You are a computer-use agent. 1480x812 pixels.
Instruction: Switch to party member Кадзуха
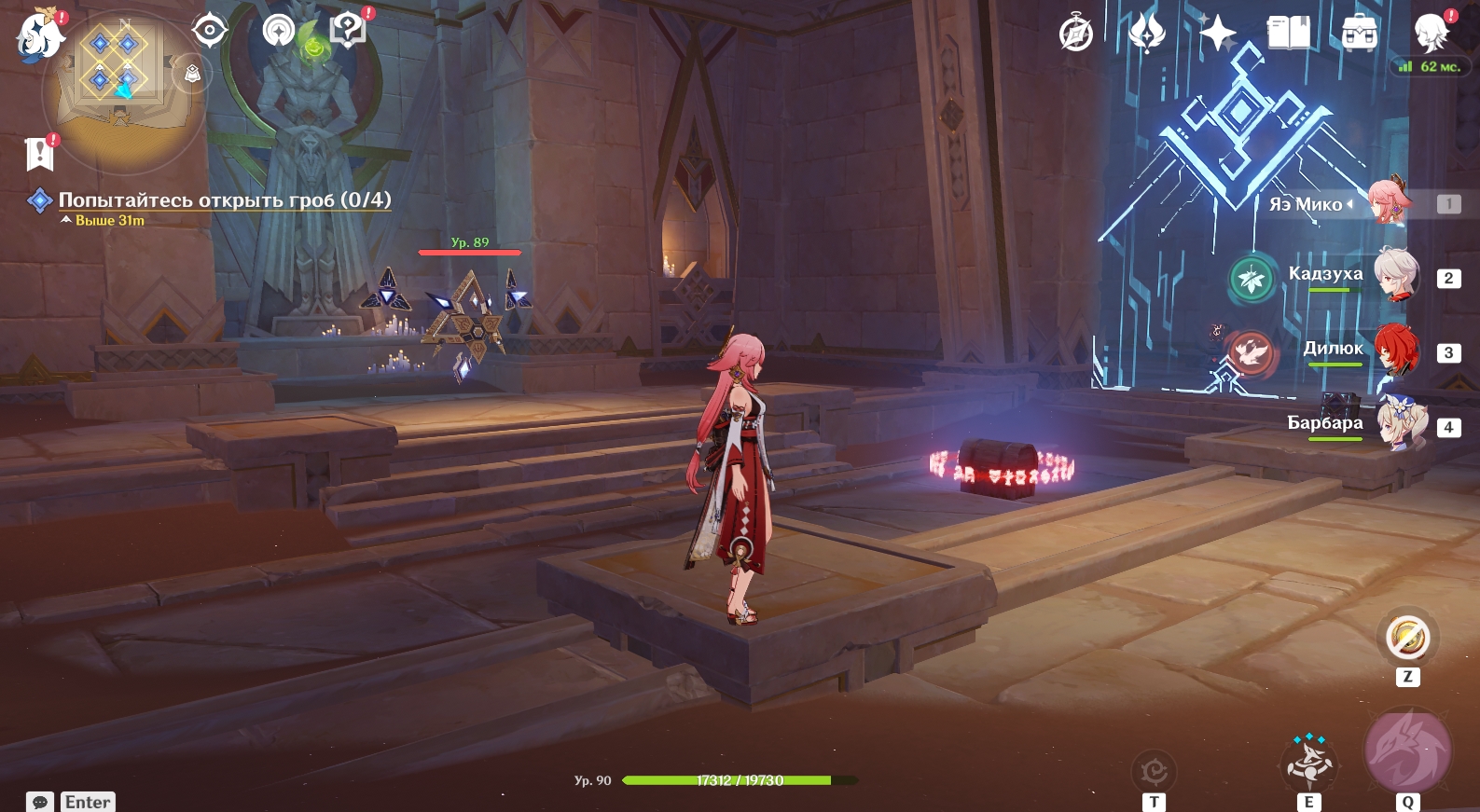pos(1395,276)
